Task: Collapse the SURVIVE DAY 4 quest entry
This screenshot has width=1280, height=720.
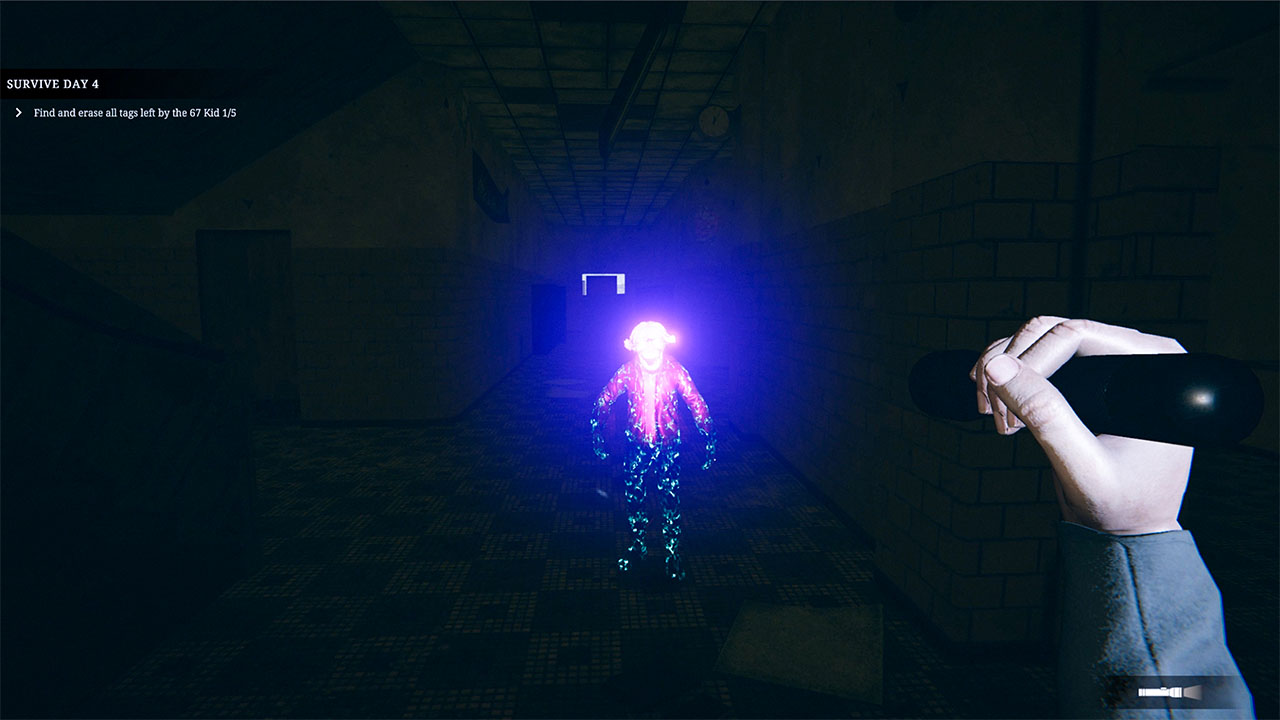Action: [x=52, y=83]
